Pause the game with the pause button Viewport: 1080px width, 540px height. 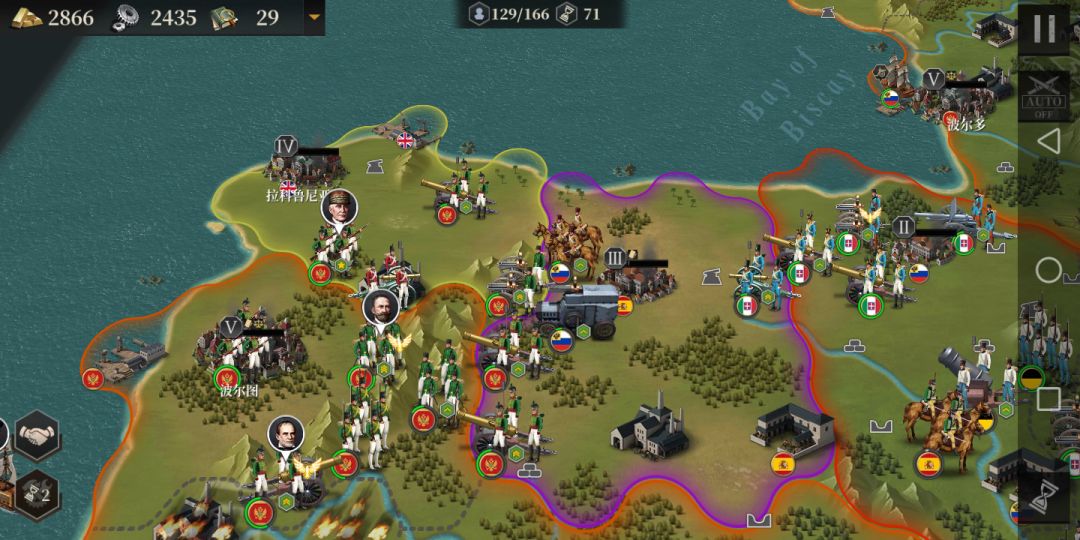click(x=1043, y=29)
